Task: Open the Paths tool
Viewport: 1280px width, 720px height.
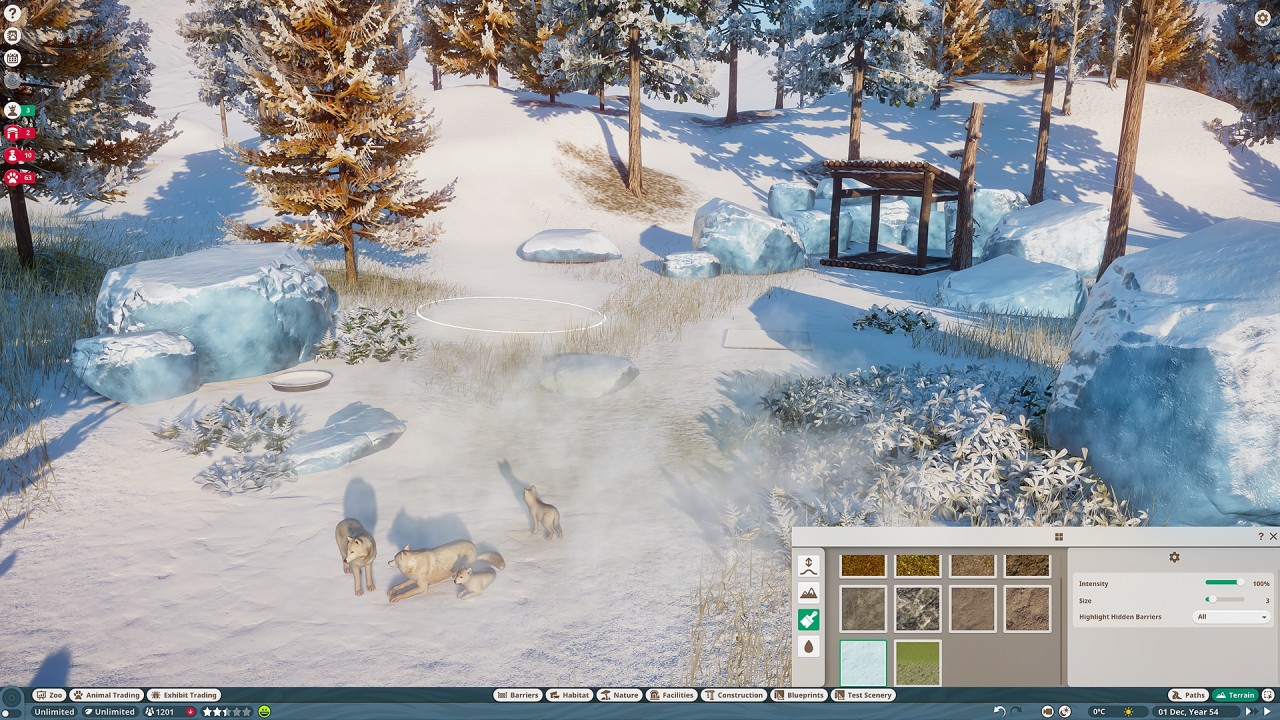Action: (1188, 695)
